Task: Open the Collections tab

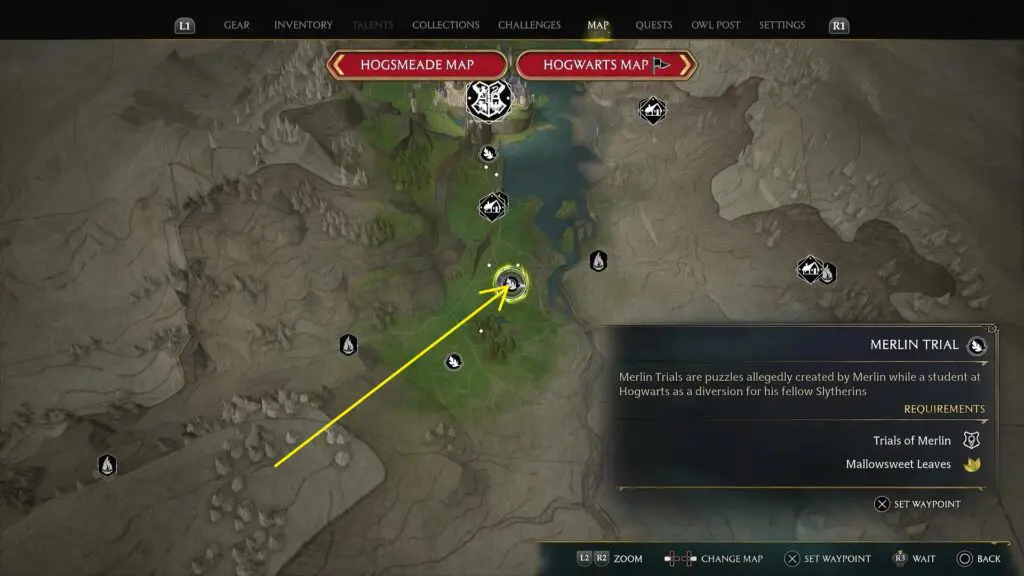Action: 445,25
